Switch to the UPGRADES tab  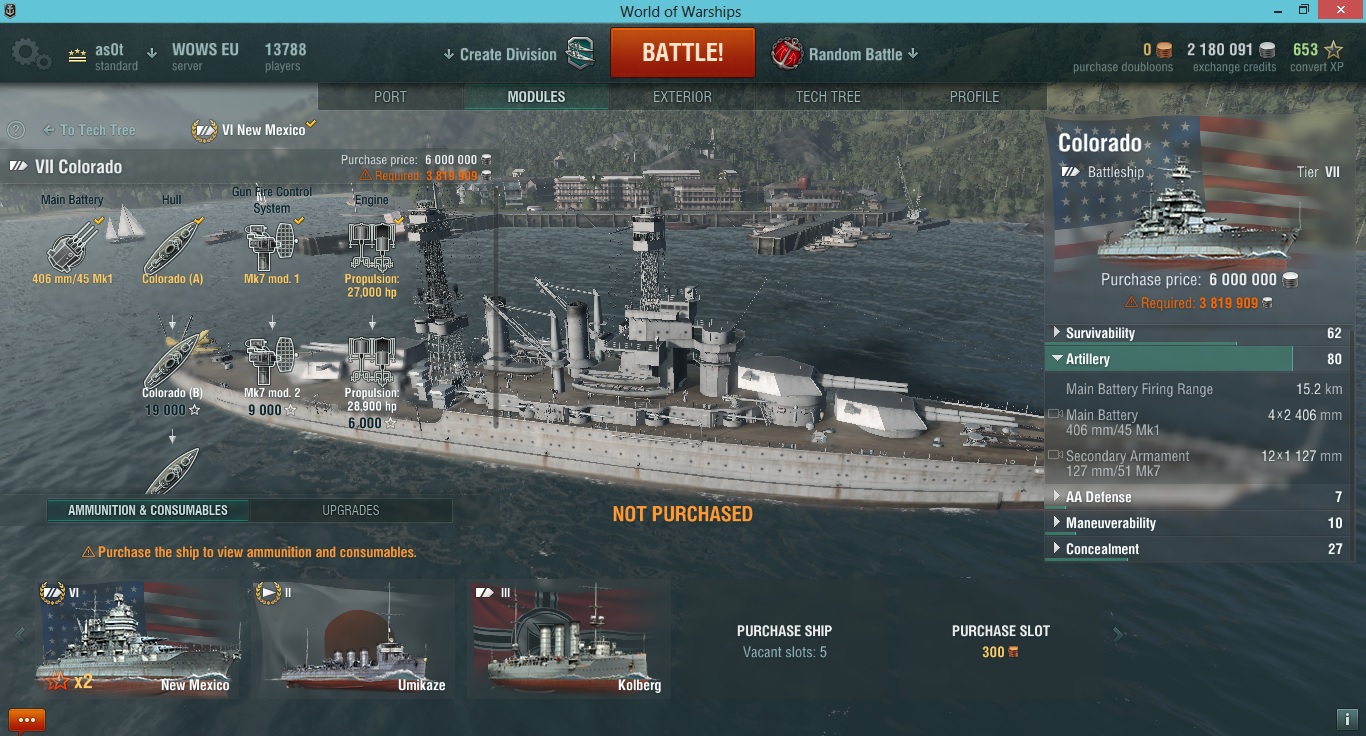[350, 510]
